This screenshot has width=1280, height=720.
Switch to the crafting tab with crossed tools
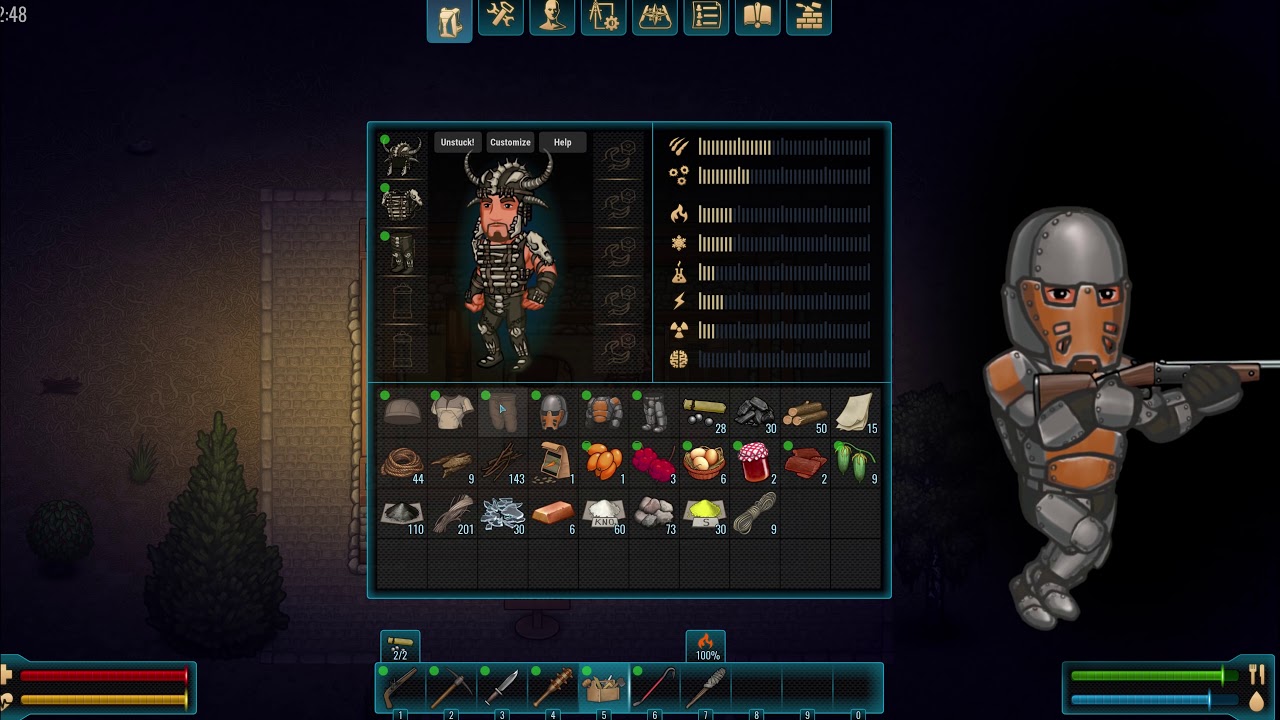click(501, 17)
